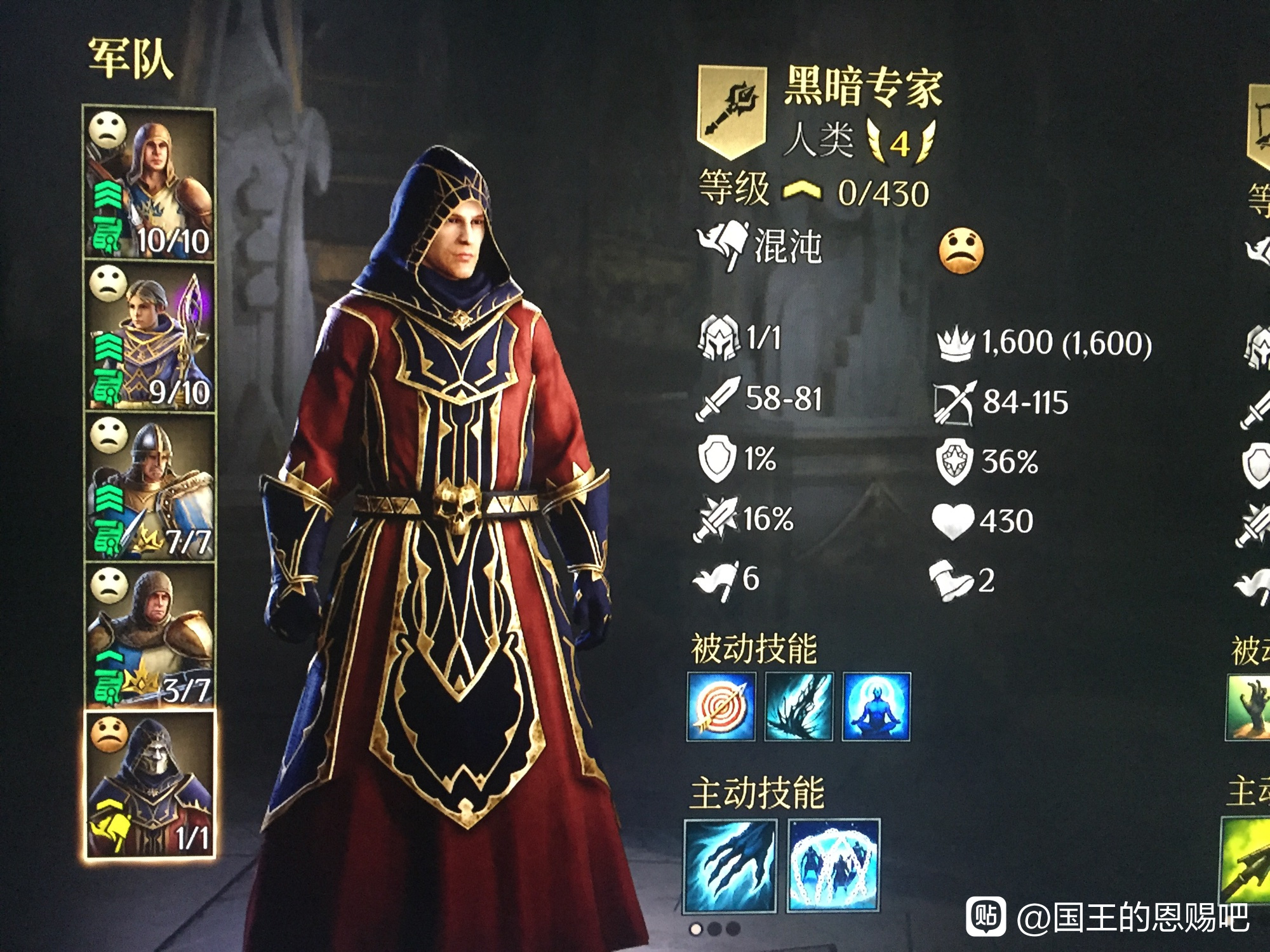Select the staff mage unit with 9/10 troops
The width and height of the screenshot is (1270, 952).
click(150, 336)
